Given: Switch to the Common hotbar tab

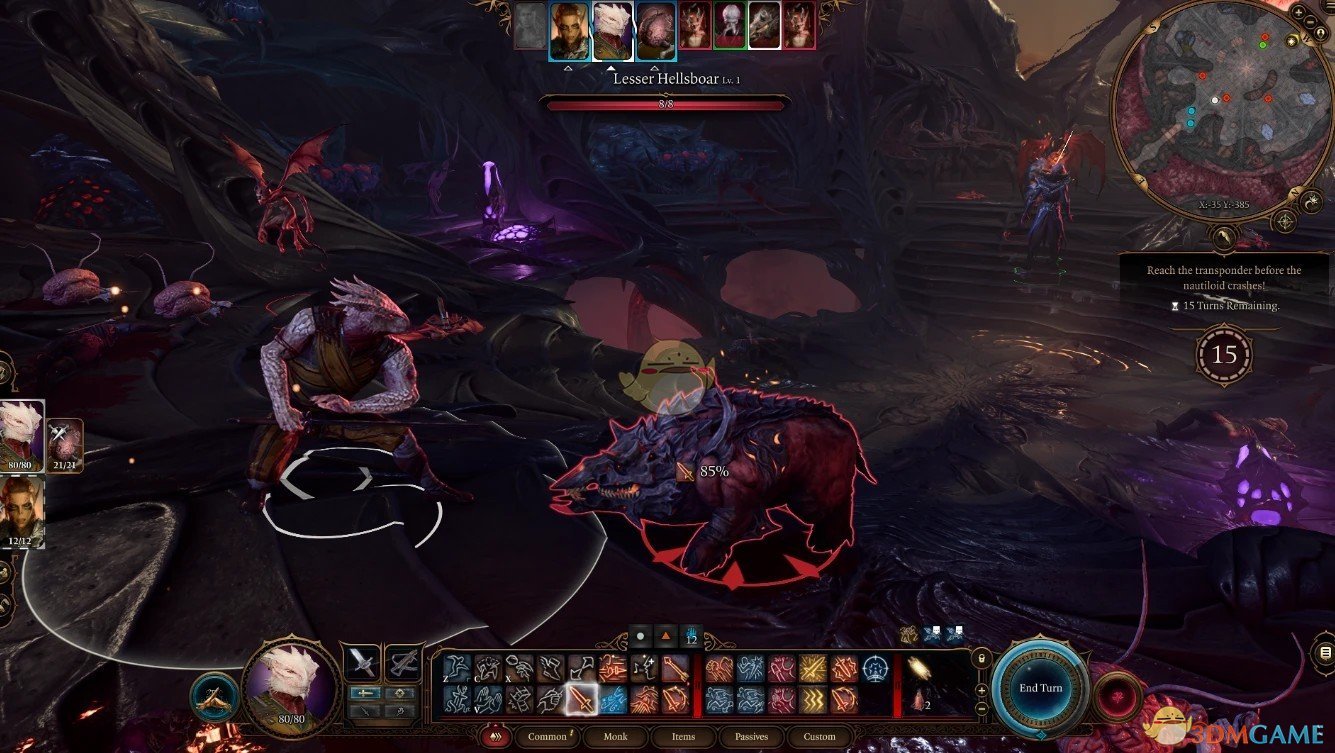Looking at the screenshot, I should [547, 737].
